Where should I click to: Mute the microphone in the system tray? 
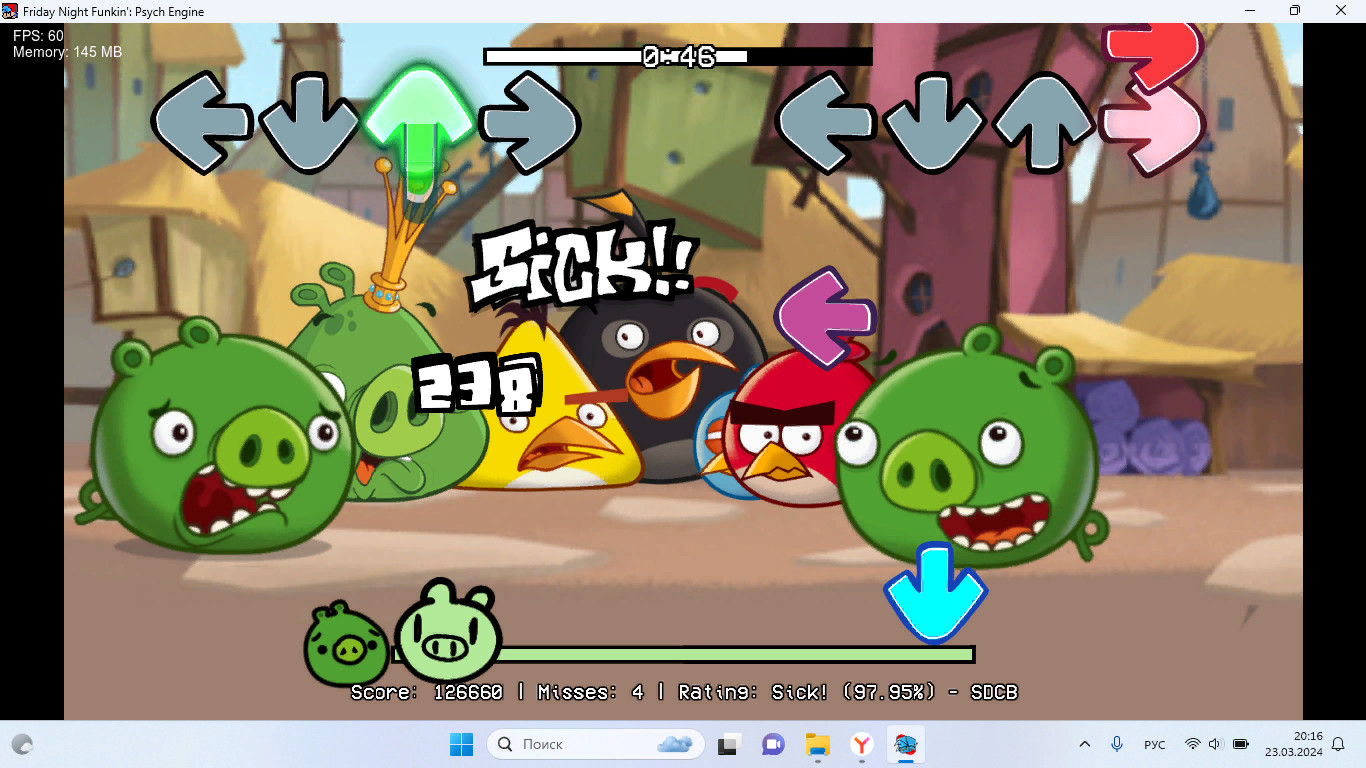pyautogui.click(x=1117, y=744)
